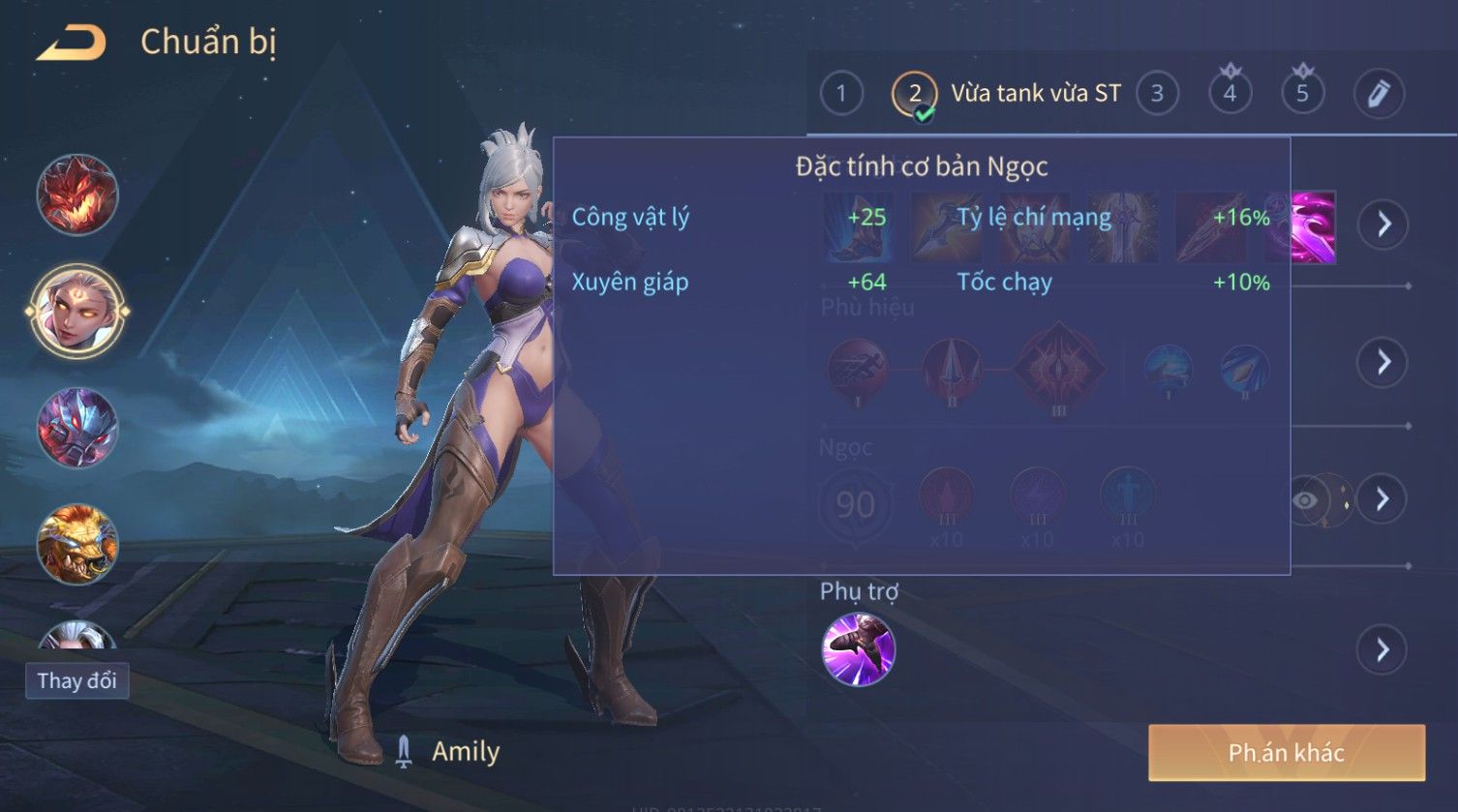Toggle the Ngọc stats eye icon

point(1305,500)
